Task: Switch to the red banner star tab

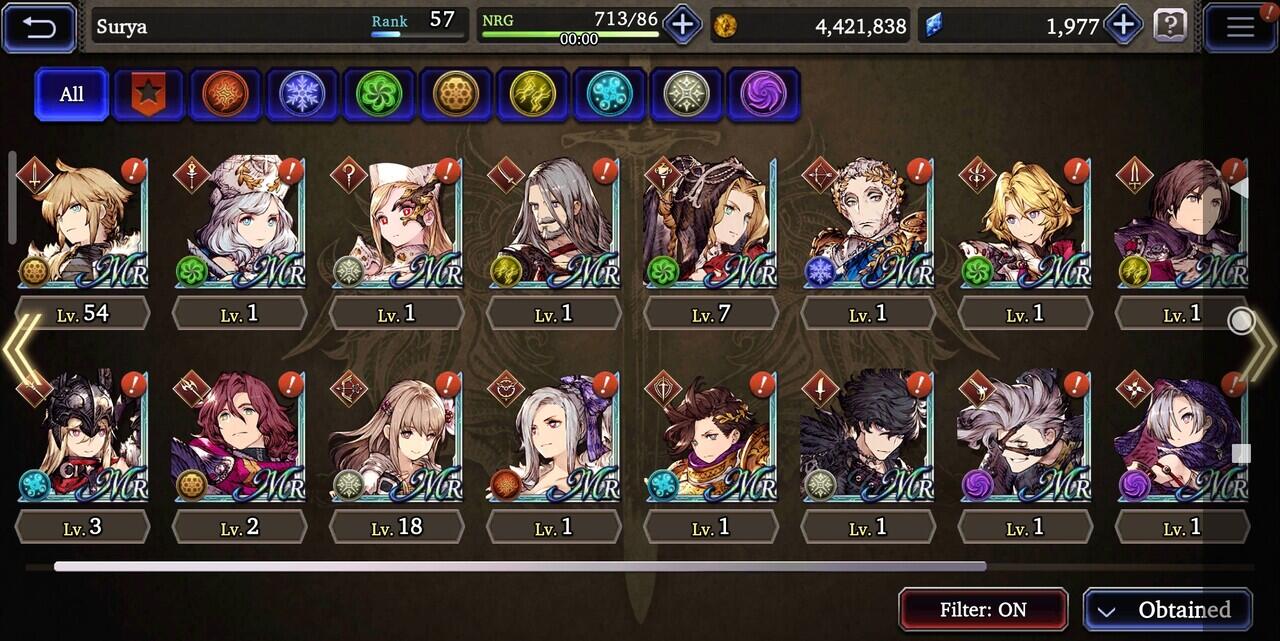Action: click(148, 95)
